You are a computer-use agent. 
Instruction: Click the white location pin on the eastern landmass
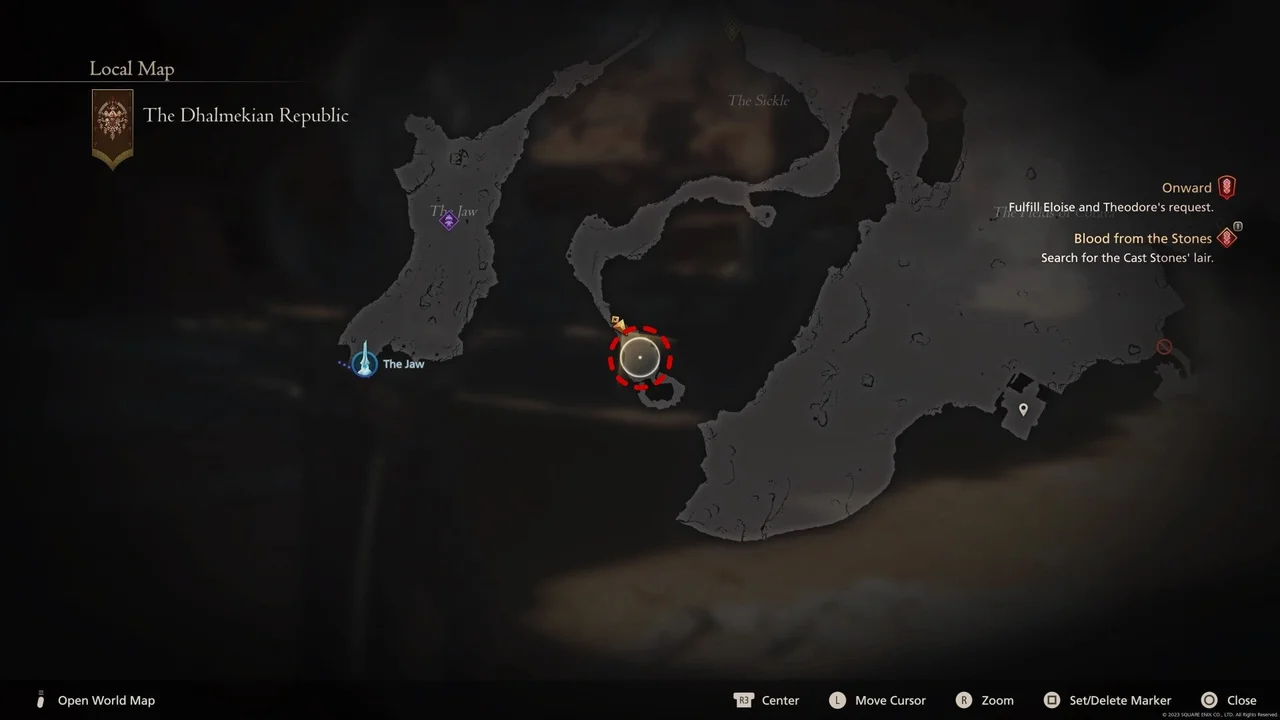(1022, 409)
